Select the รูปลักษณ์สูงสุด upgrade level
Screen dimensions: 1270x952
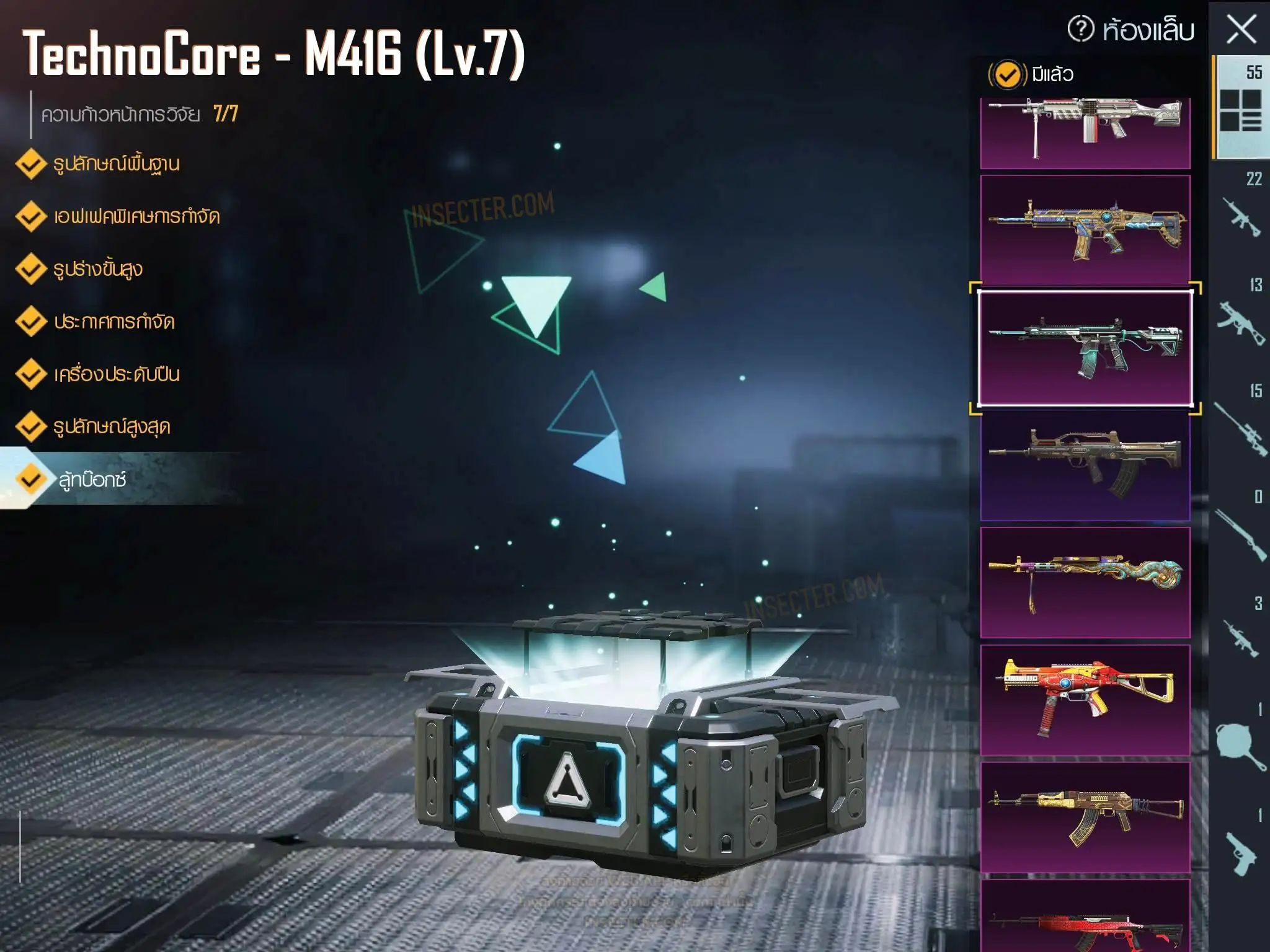[x=112, y=428]
